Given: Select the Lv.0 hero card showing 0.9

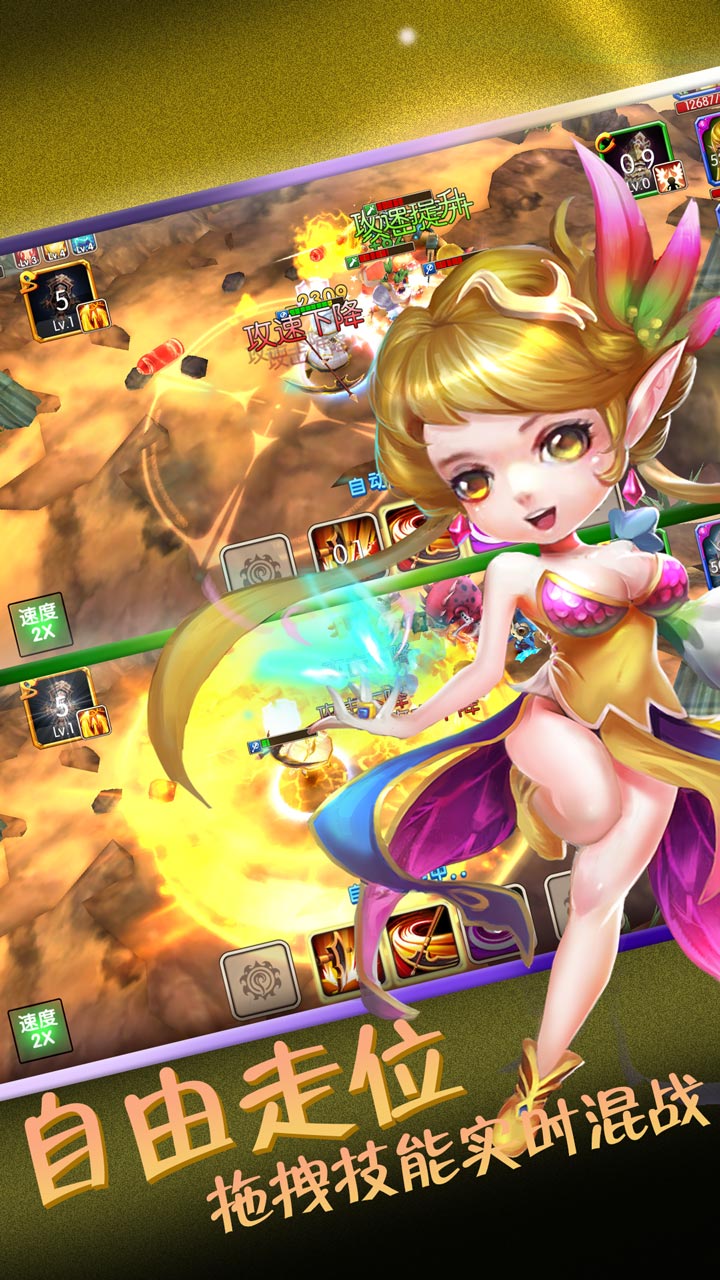Looking at the screenshot, I should [635, 161].
